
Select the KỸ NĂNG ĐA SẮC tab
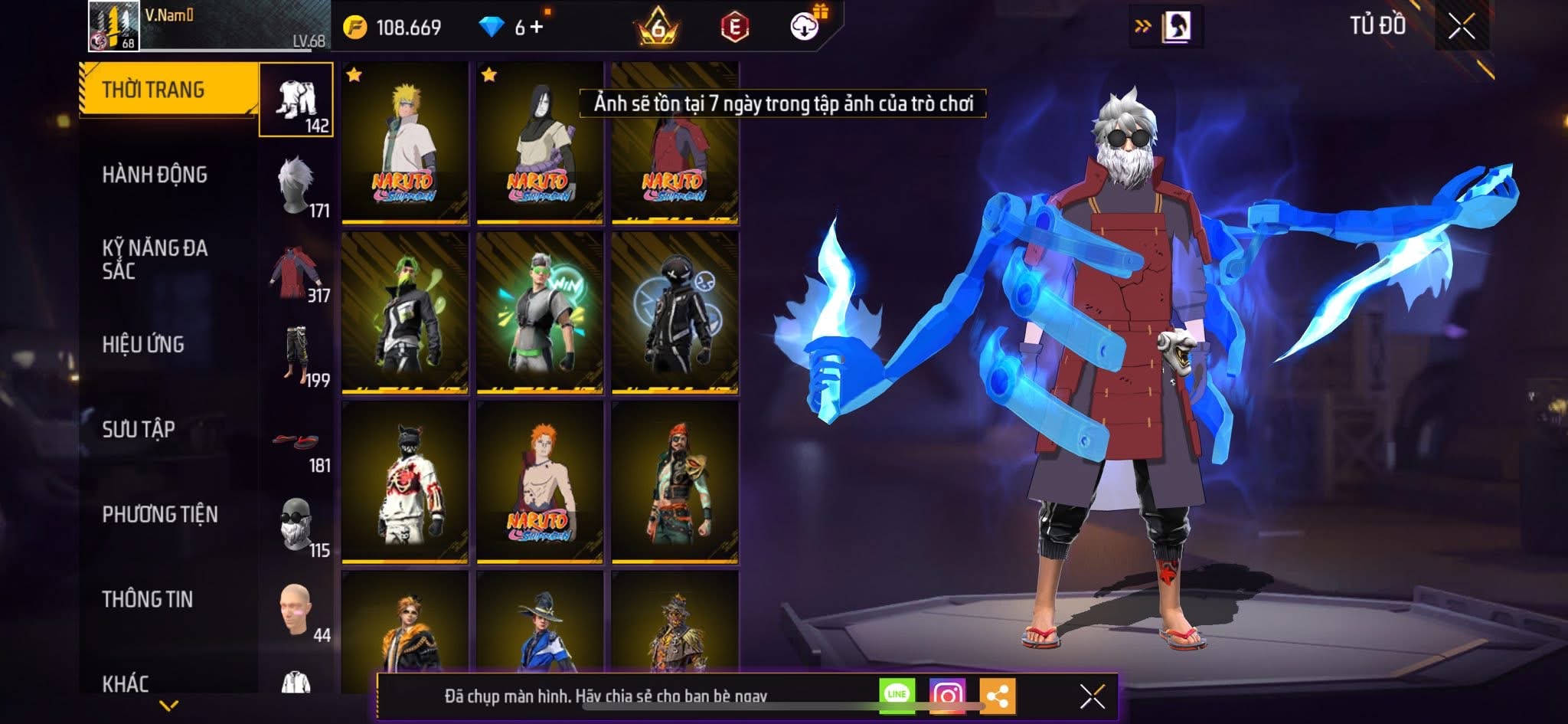point(155,259)
